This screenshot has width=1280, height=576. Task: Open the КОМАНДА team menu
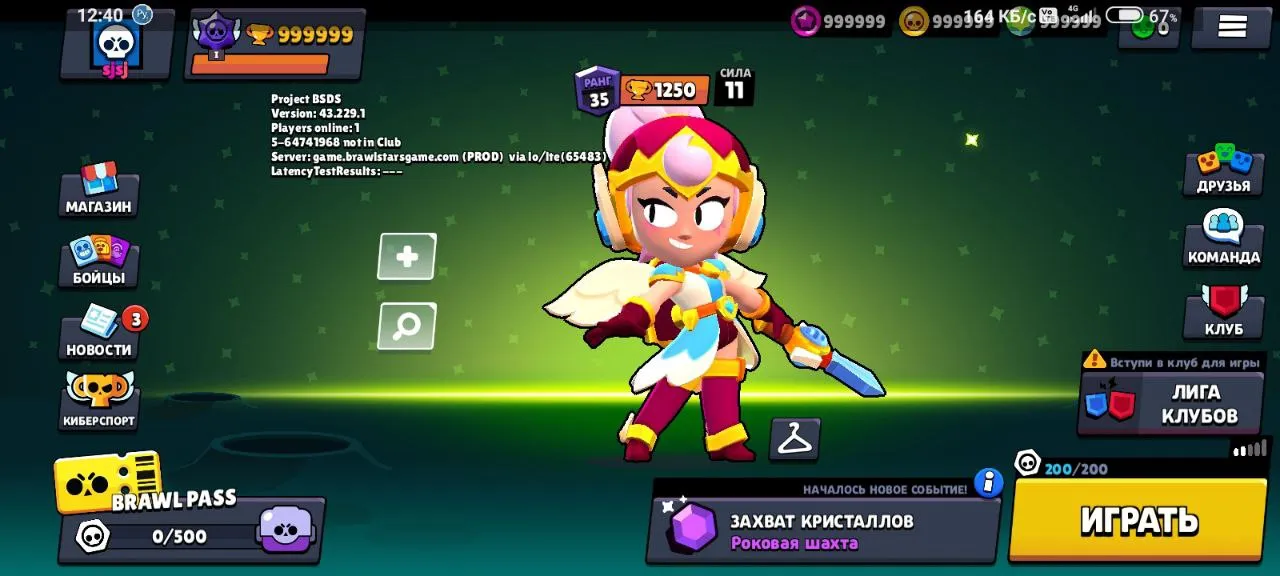1223,240
